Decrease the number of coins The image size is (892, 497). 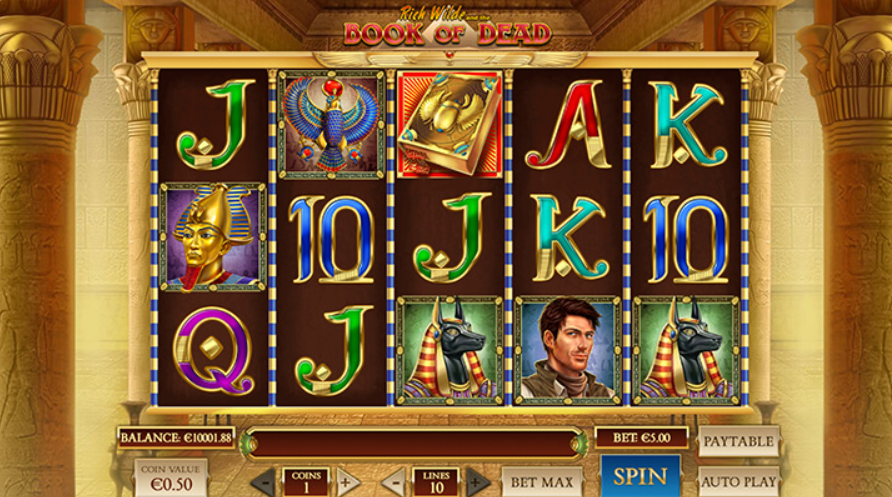coord(264,481)
